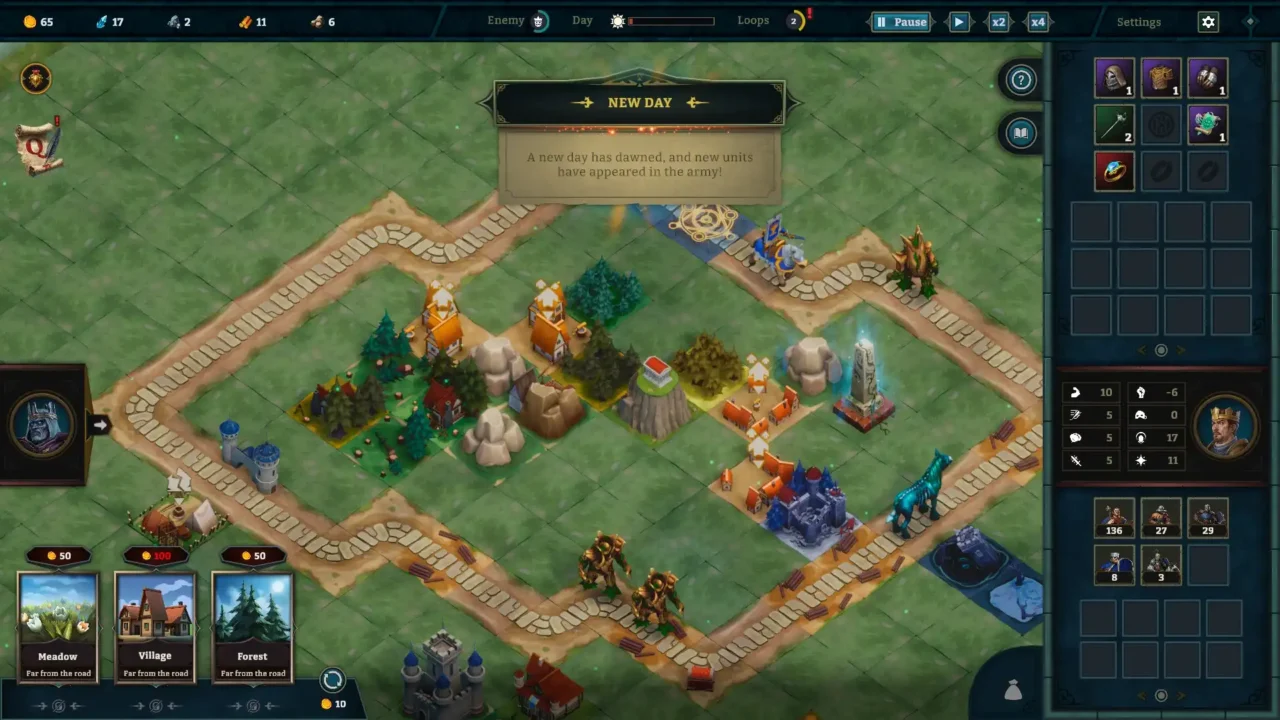Open the Settings menu
Viewport: 1280px width, 720px height.
click(1139, 21)
